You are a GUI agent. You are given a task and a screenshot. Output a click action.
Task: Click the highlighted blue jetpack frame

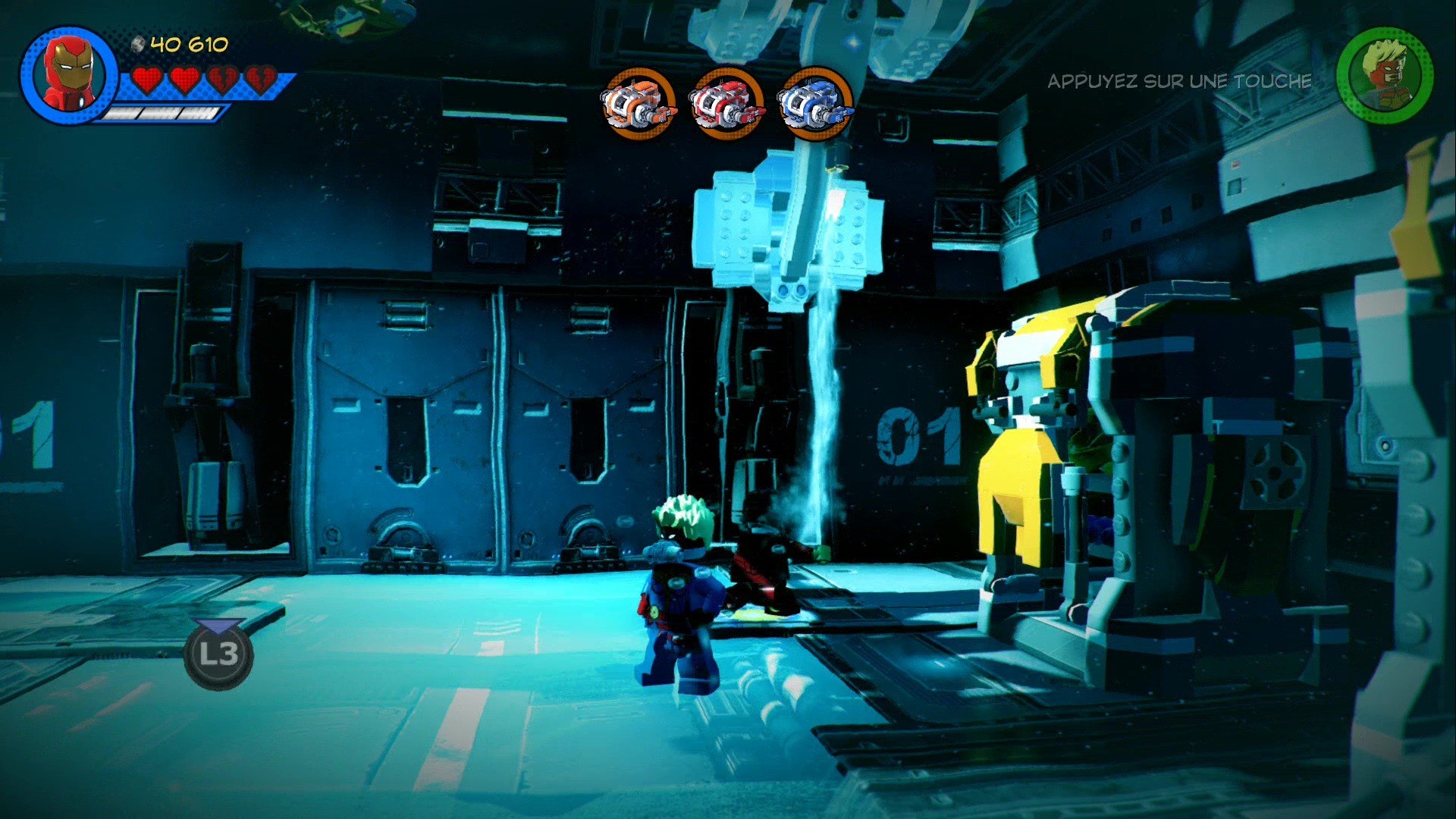(x=813, y=105)
